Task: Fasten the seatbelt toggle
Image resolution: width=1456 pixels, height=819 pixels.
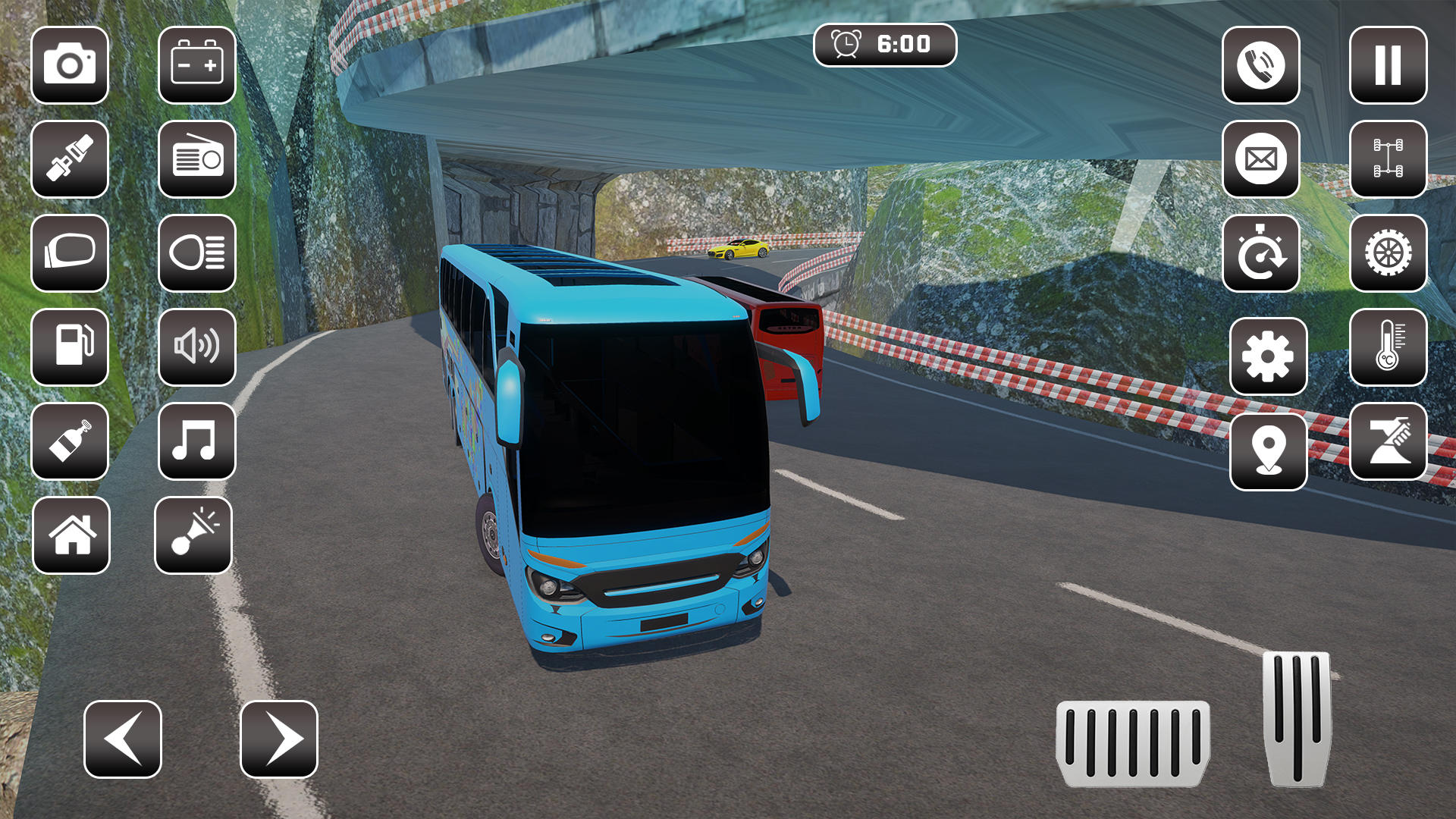Action: pyautogui.click(x=71, y=160)
